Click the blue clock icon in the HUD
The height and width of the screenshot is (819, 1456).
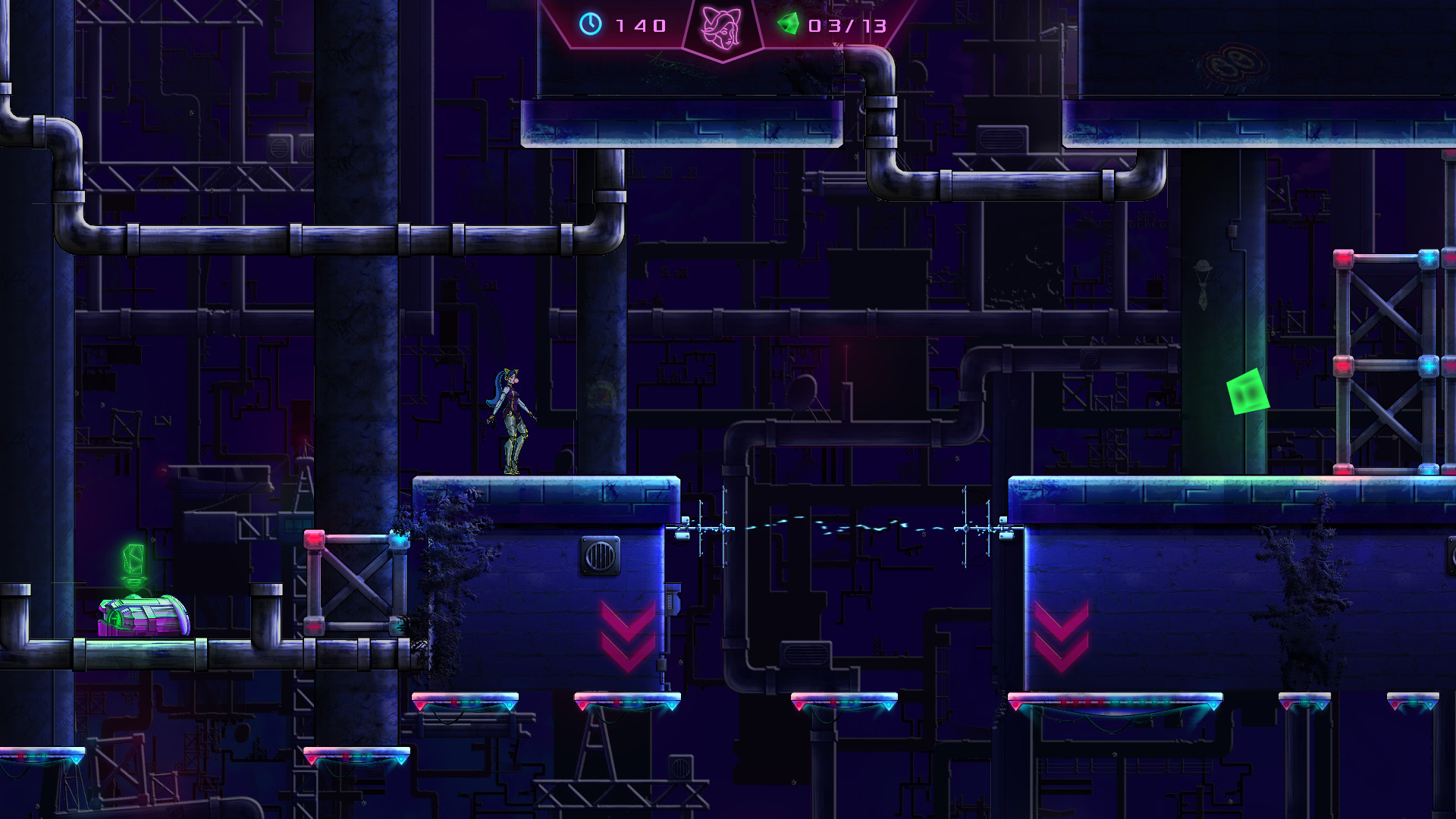pyautogui.click(x=591, y=26)
